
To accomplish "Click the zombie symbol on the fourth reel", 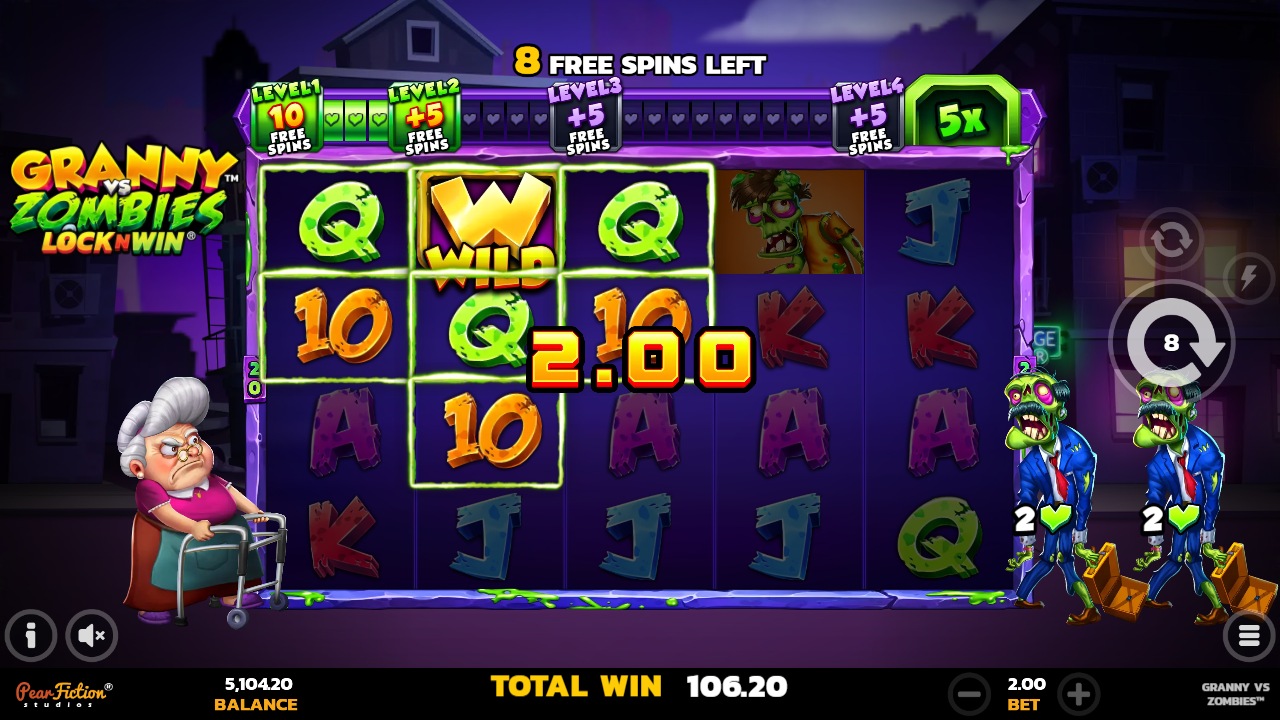I will pyautogui.click(x=789, y=222).
